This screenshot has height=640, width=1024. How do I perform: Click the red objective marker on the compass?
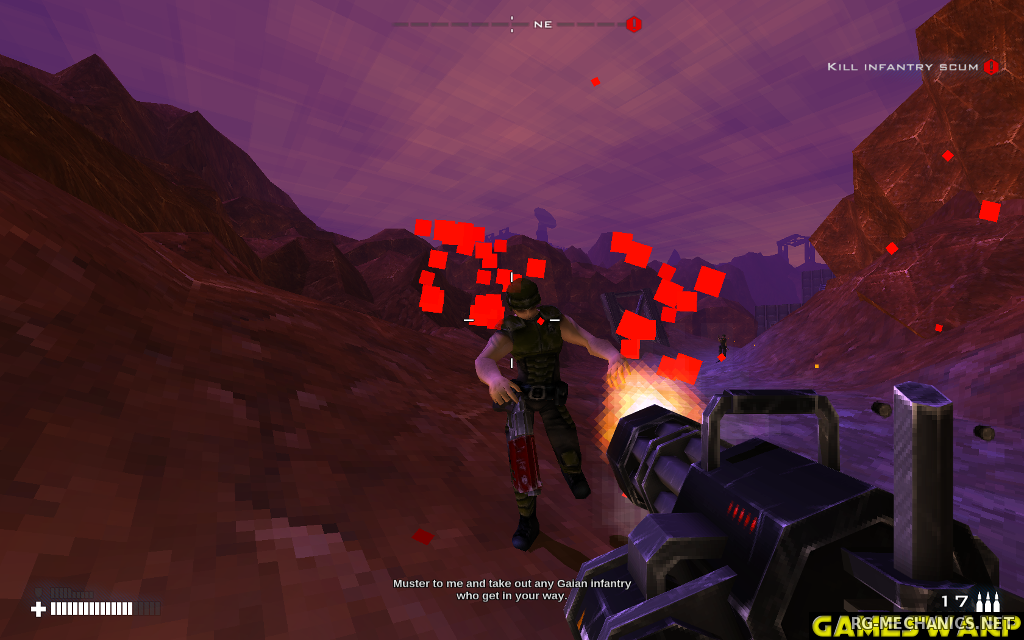click(633, 24)
